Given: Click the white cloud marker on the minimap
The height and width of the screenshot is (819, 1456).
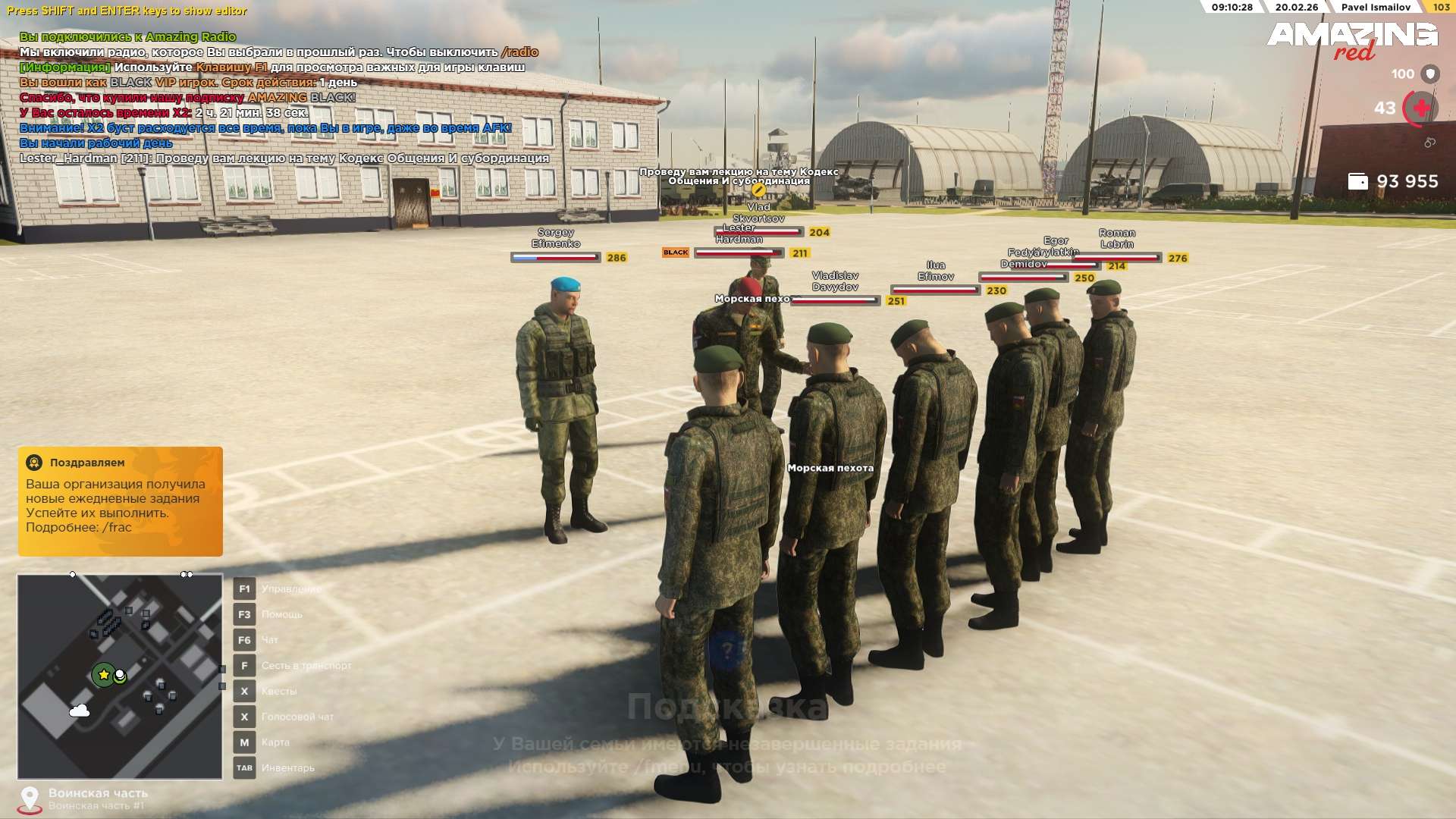Looking at the screenshot, I should 80,711.
